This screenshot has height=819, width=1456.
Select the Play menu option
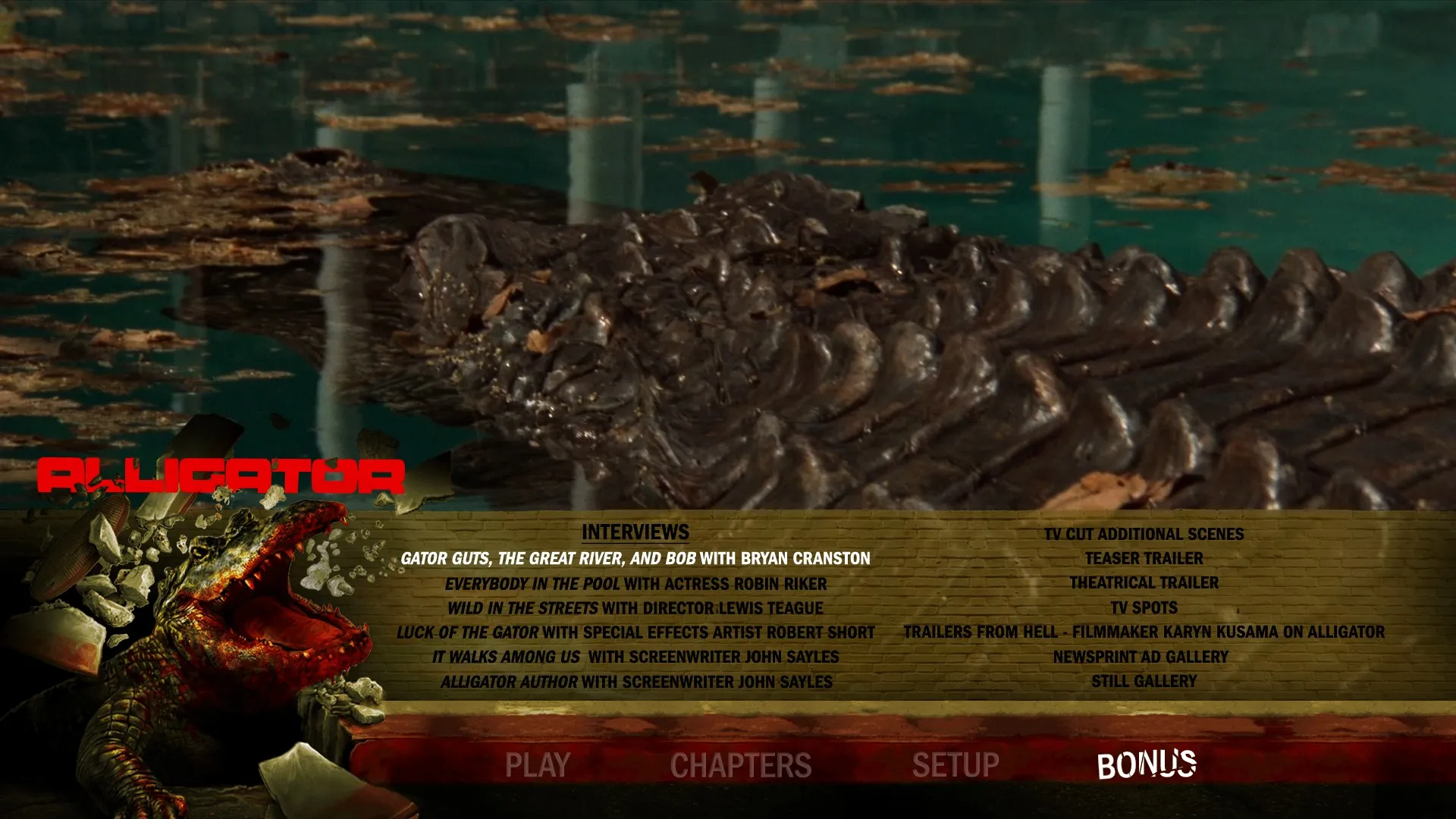click(537, 764)
